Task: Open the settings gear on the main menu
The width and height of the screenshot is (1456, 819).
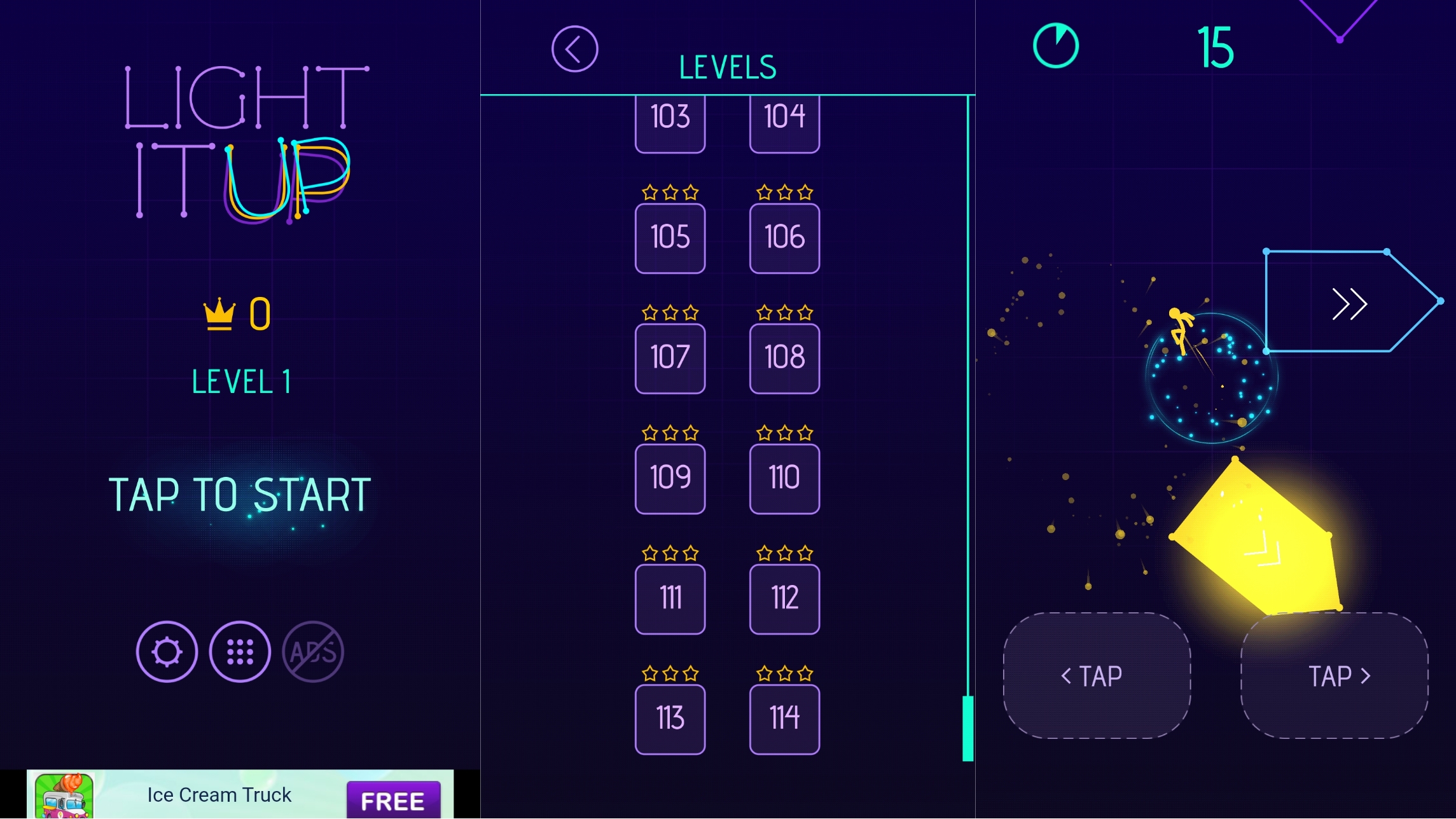Action: point(167,652)
